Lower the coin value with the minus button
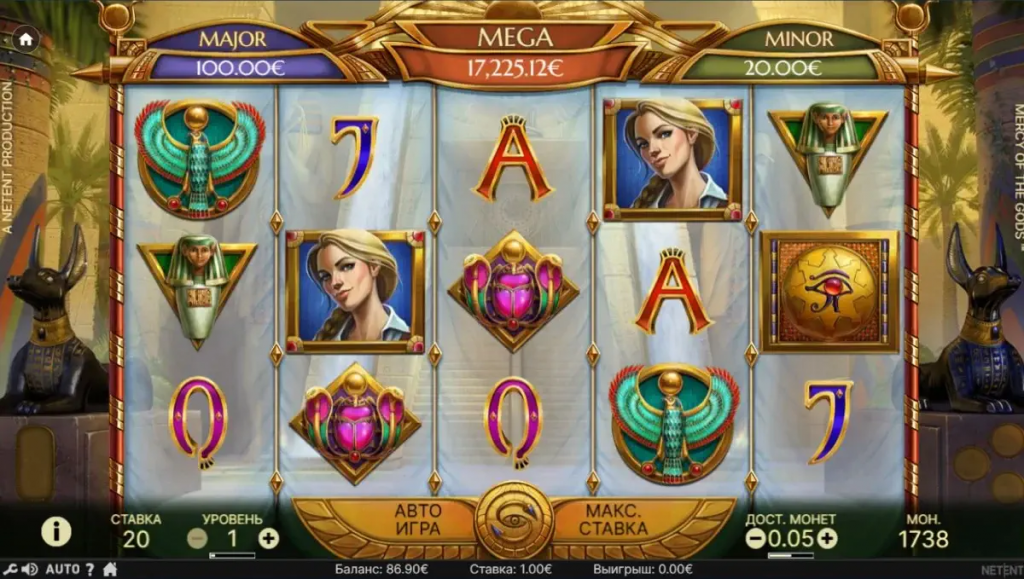Image resolution: width=1024 pixels, height=579 pixels. pyautogui.click(x=756, y=538)
